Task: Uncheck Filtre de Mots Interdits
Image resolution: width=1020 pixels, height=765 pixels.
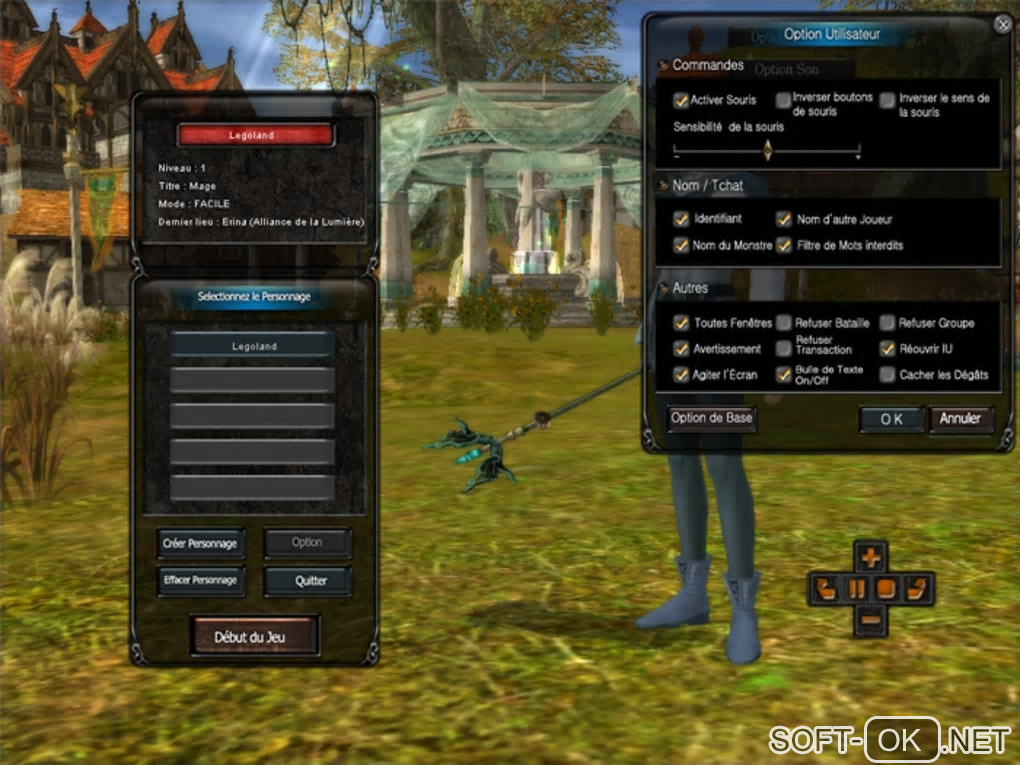Action: click(785, 245)
